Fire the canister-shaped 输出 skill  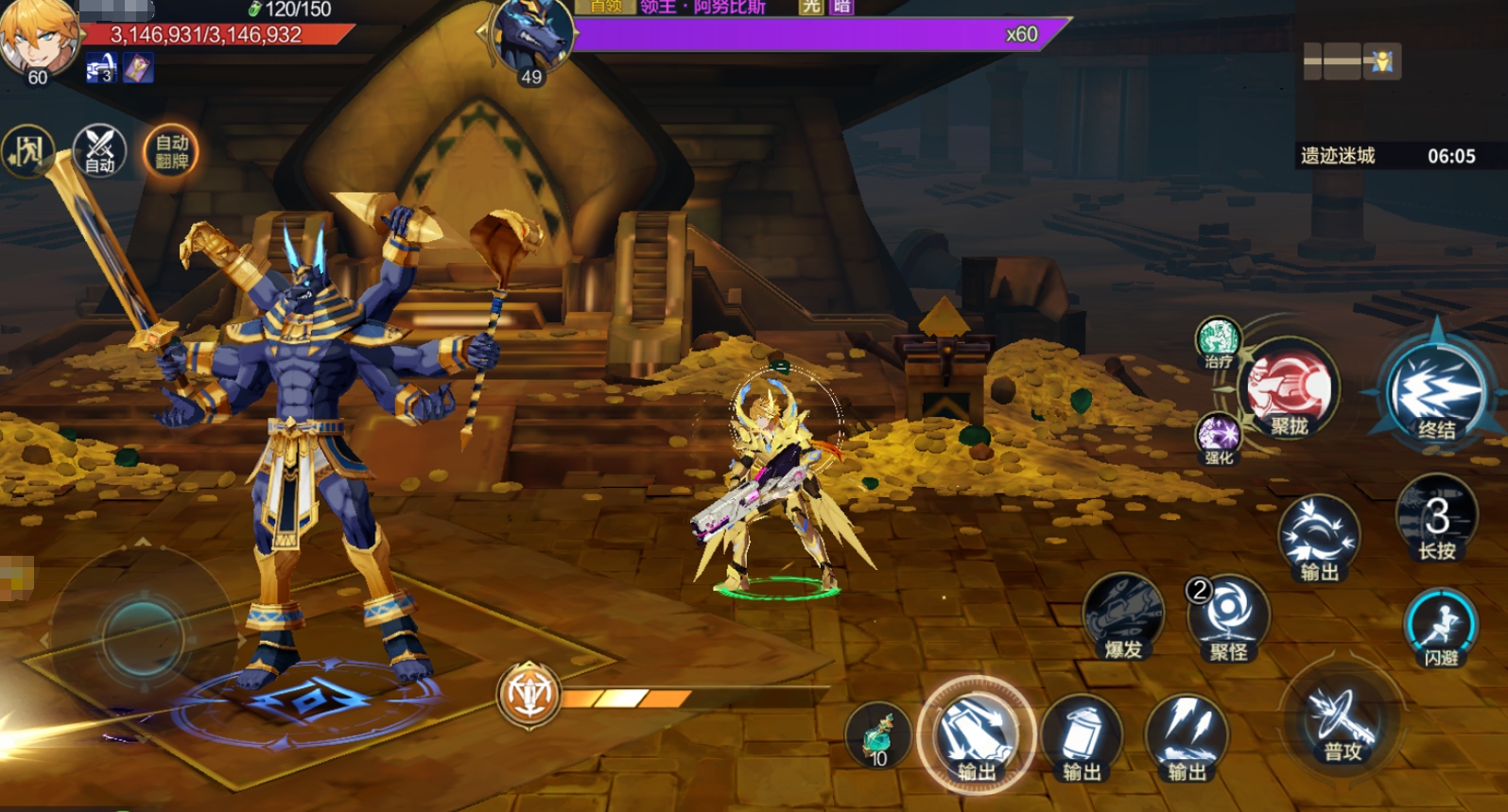coord(1082,738)
